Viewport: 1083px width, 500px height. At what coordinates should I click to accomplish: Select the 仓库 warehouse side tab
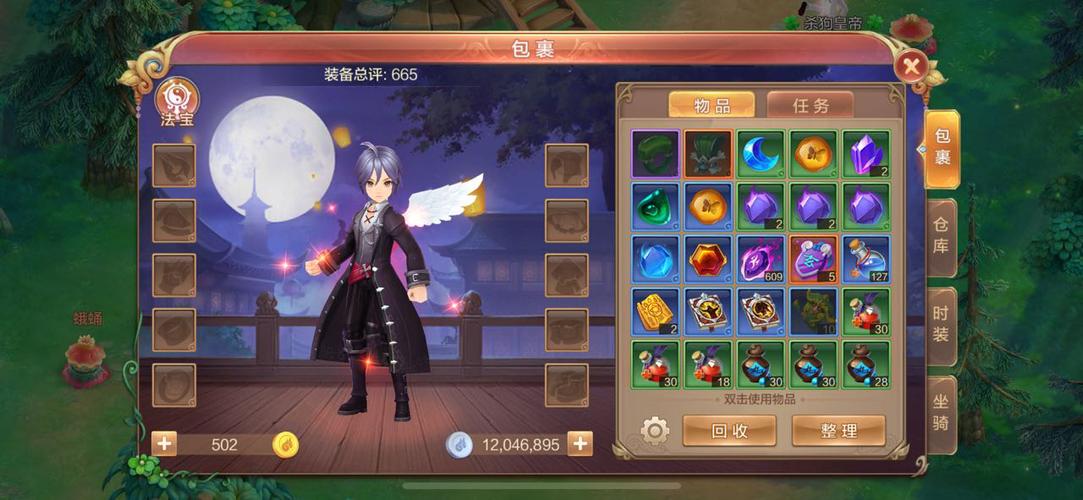pos(941,232)
